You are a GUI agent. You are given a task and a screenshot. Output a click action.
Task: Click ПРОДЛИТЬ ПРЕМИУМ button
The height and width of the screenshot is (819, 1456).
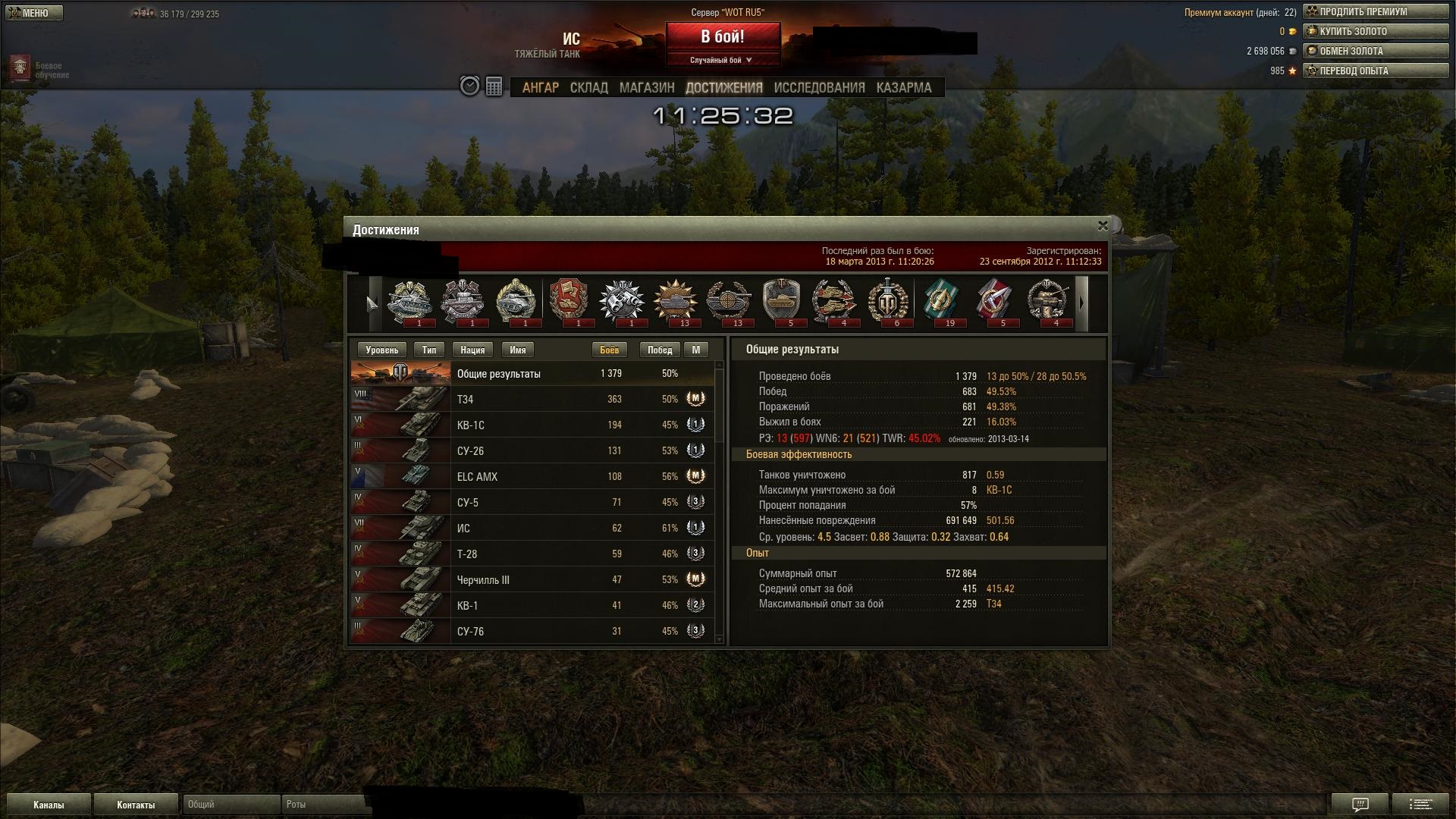coord(1375,12)
